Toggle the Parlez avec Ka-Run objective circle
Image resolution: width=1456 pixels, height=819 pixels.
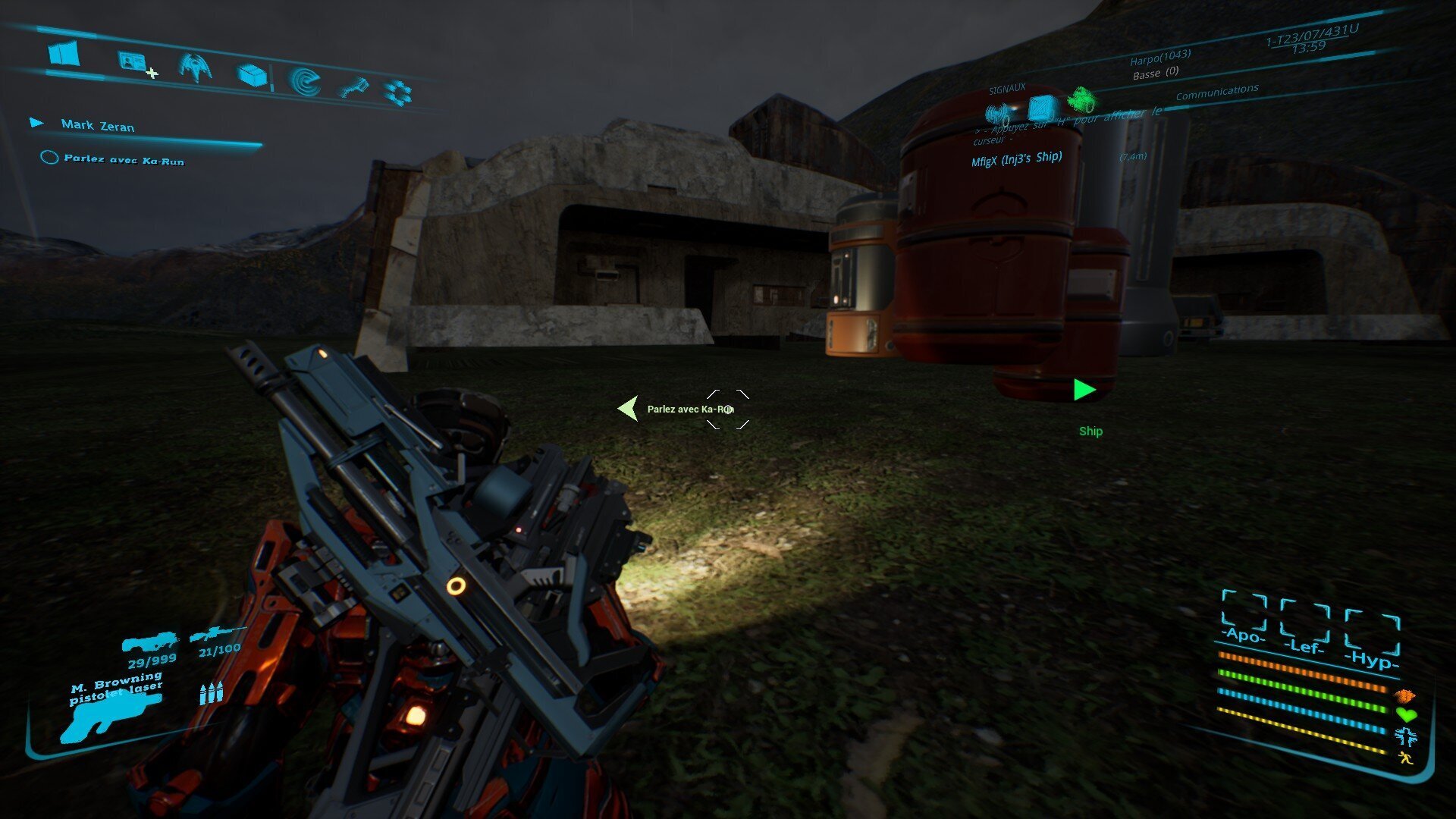pyautogui.click(x=50, y=158)
